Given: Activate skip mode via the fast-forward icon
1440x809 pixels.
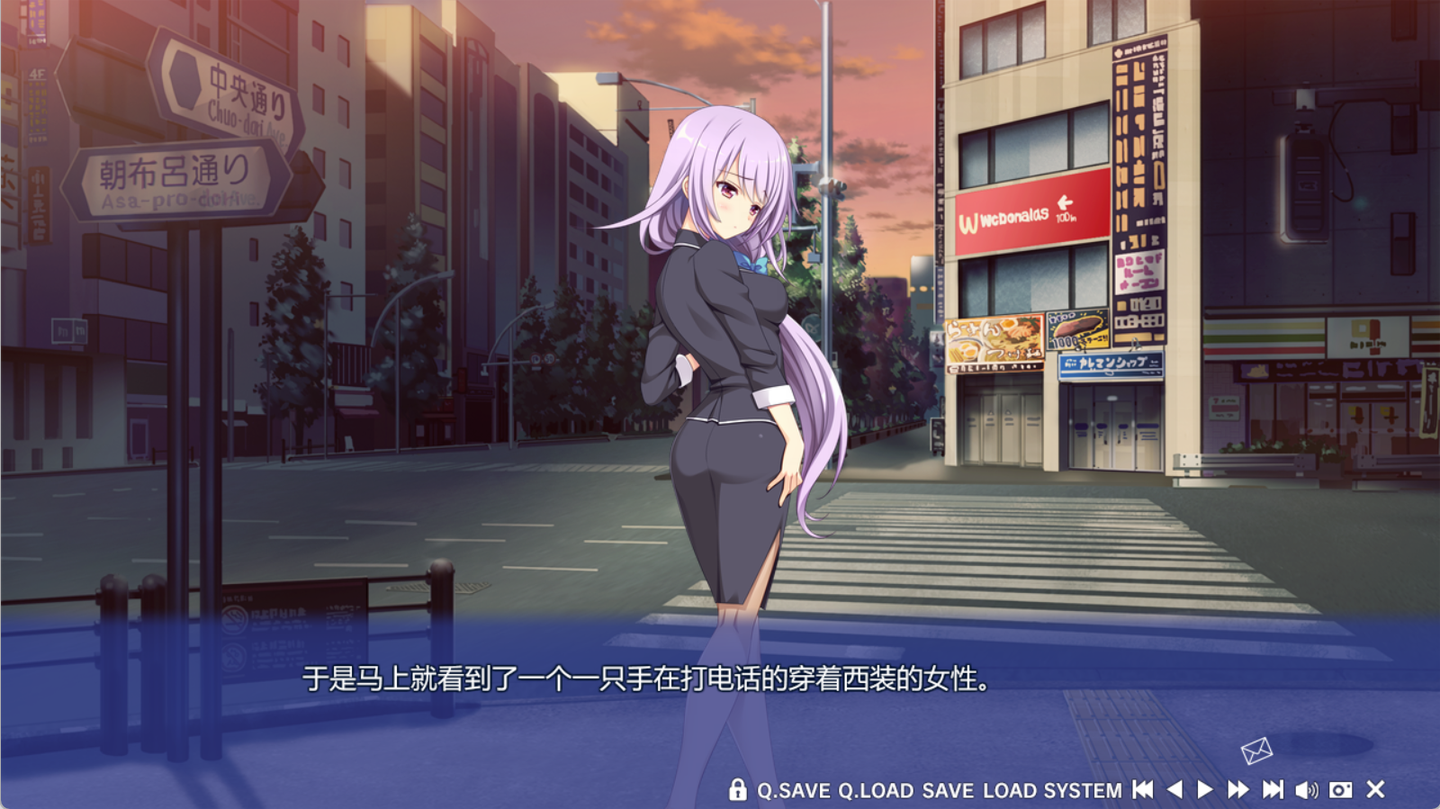Looking at the screenshot, I should coord(1236,790).
